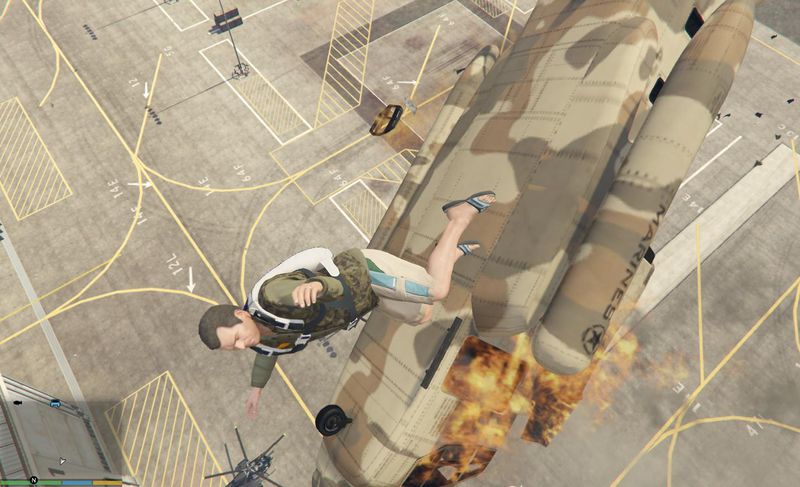Click the north compass marker on the minimap
Screen dimensions: 800x487
tap(33, 481)
